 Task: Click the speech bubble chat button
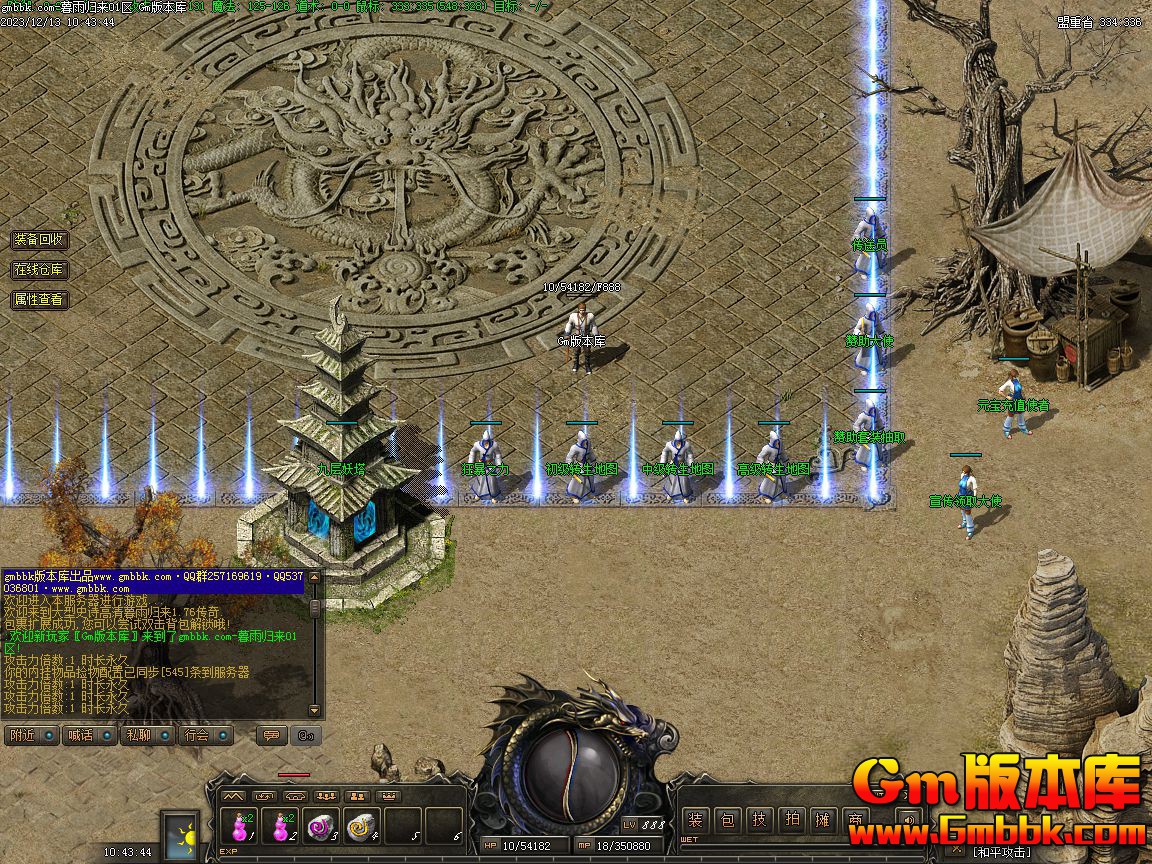270,735
